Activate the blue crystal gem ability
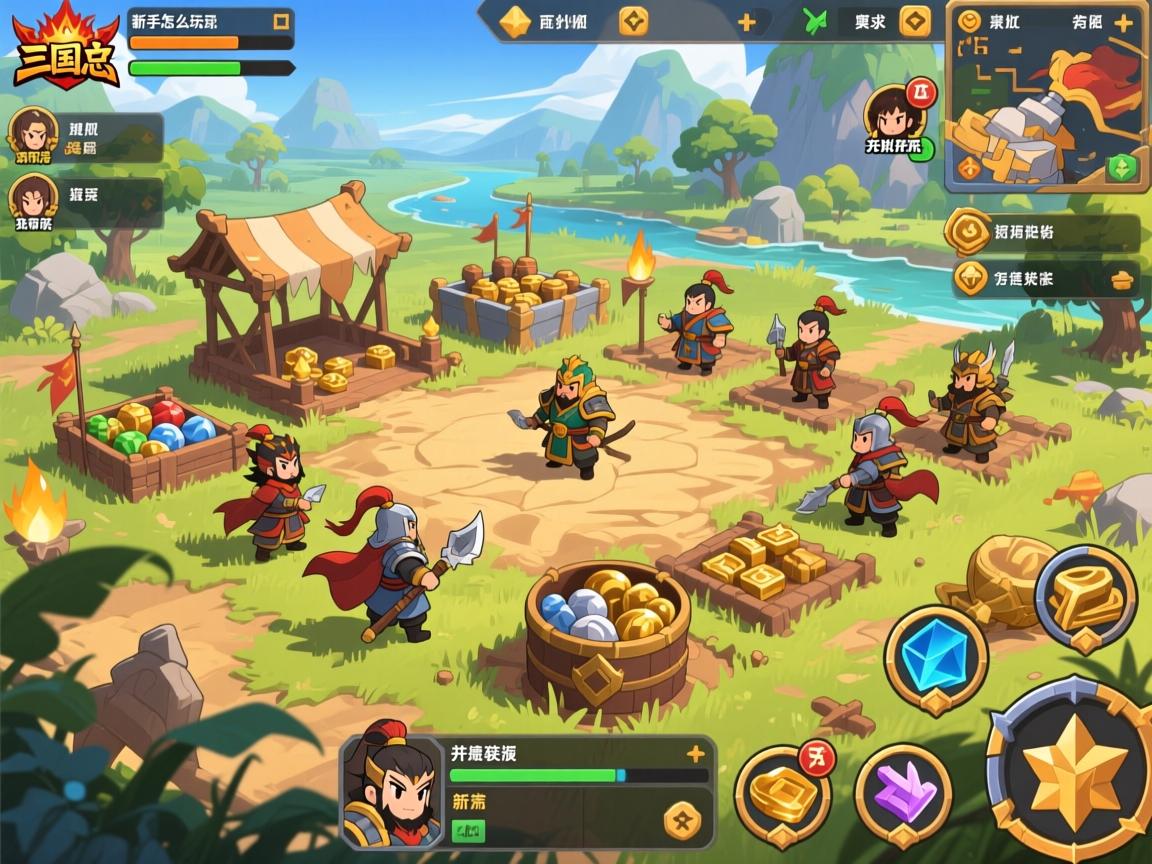This screenshot has height=864, width=1152. click(x=936, y=658)
